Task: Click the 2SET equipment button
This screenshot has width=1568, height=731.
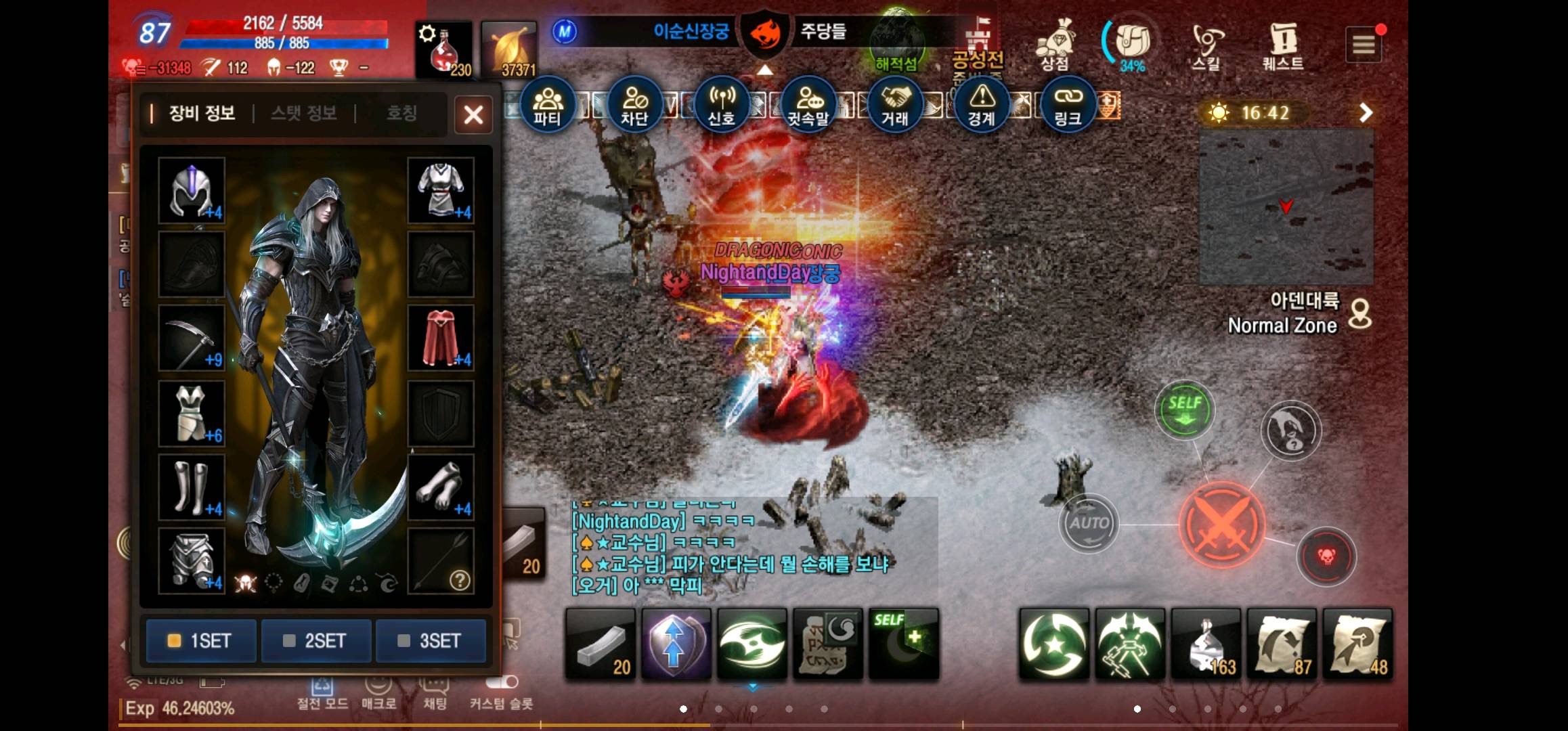Action: click(x=316, y=640)
